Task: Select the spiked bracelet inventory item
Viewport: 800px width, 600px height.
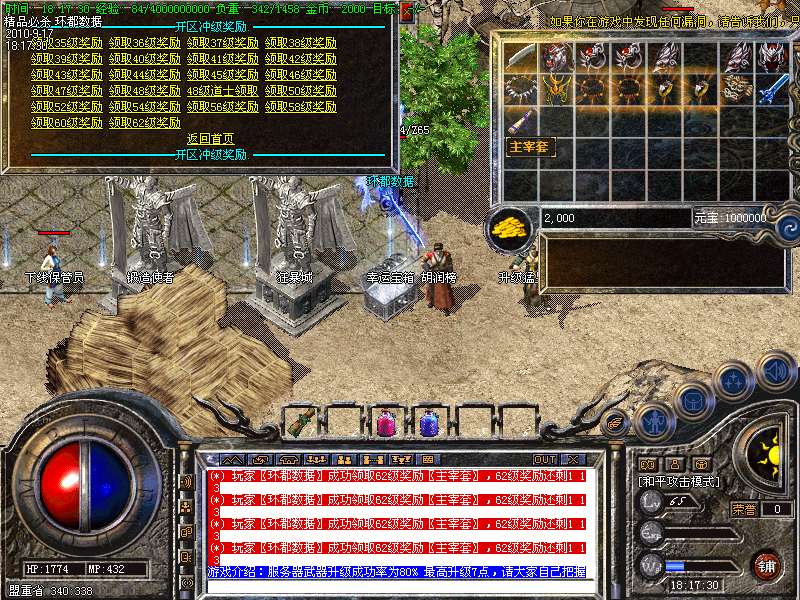Action: coord(519,89)
